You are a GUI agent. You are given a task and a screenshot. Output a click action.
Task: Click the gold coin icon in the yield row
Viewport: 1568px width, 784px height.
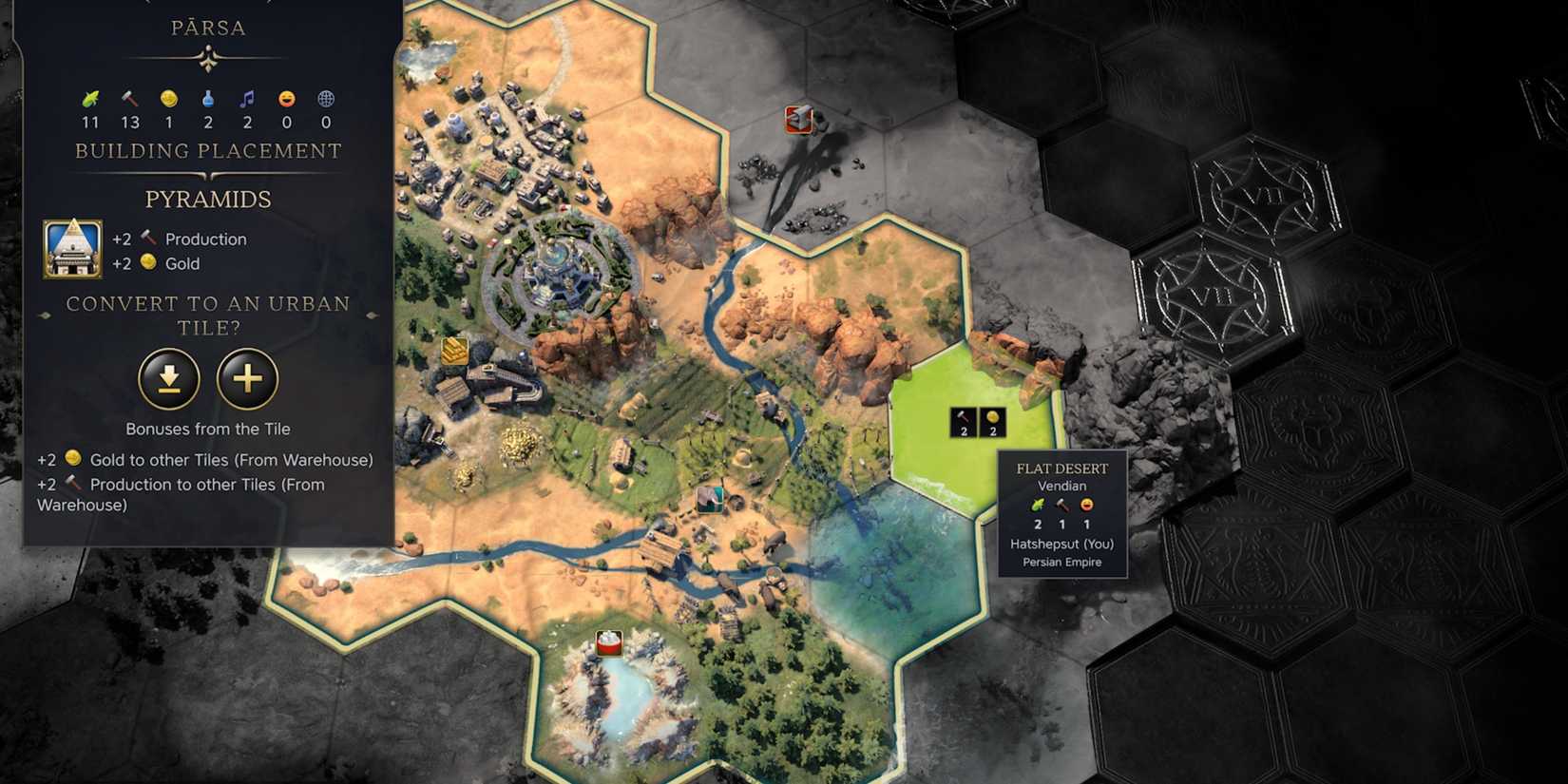[x=168, y=98]
